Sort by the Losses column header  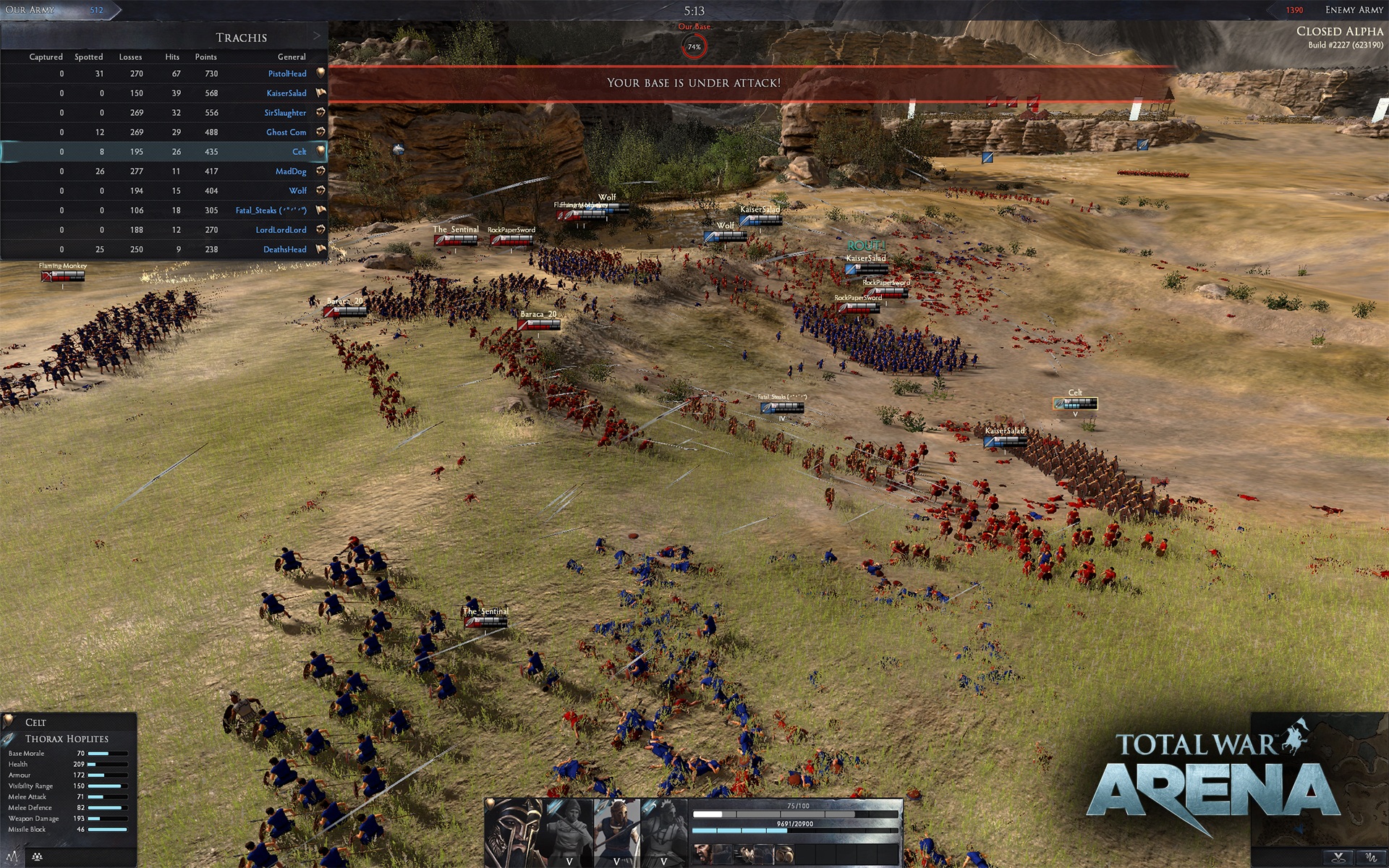130,56
